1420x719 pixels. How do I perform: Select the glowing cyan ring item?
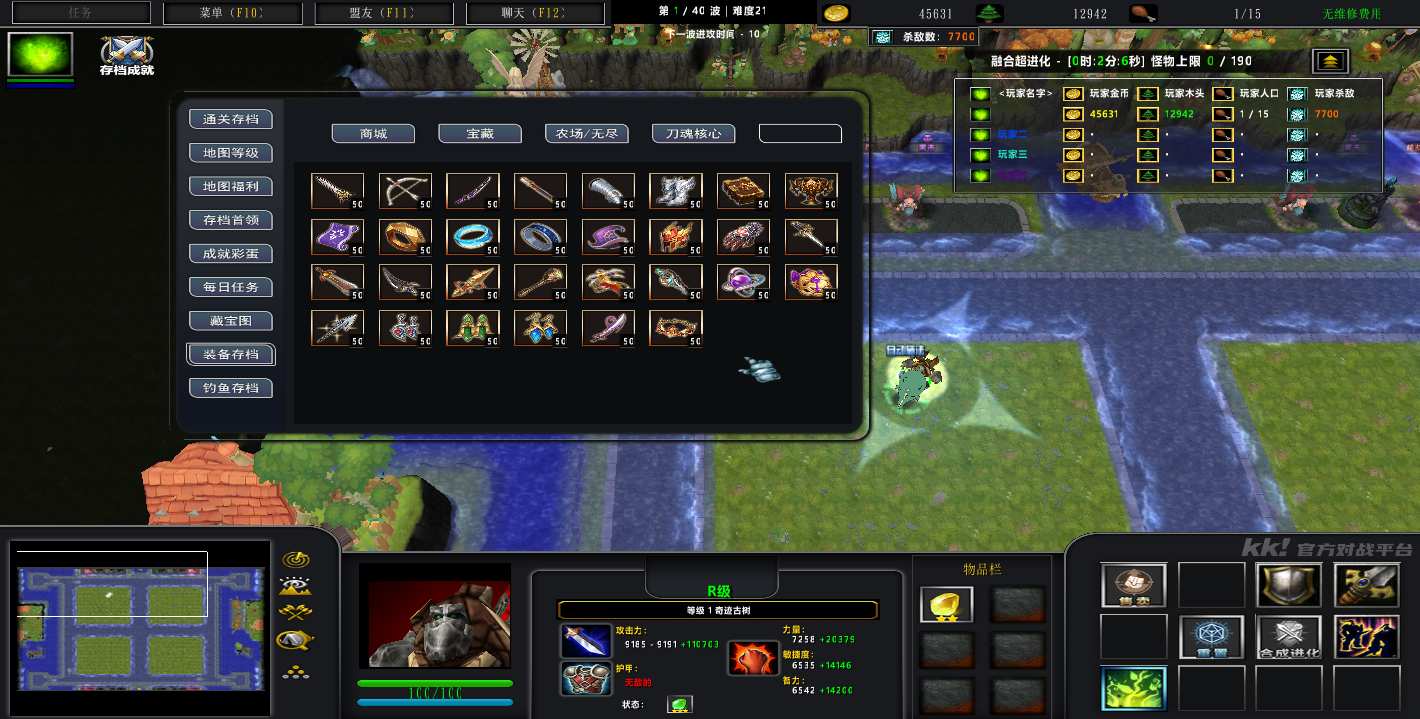coord(473,237)
